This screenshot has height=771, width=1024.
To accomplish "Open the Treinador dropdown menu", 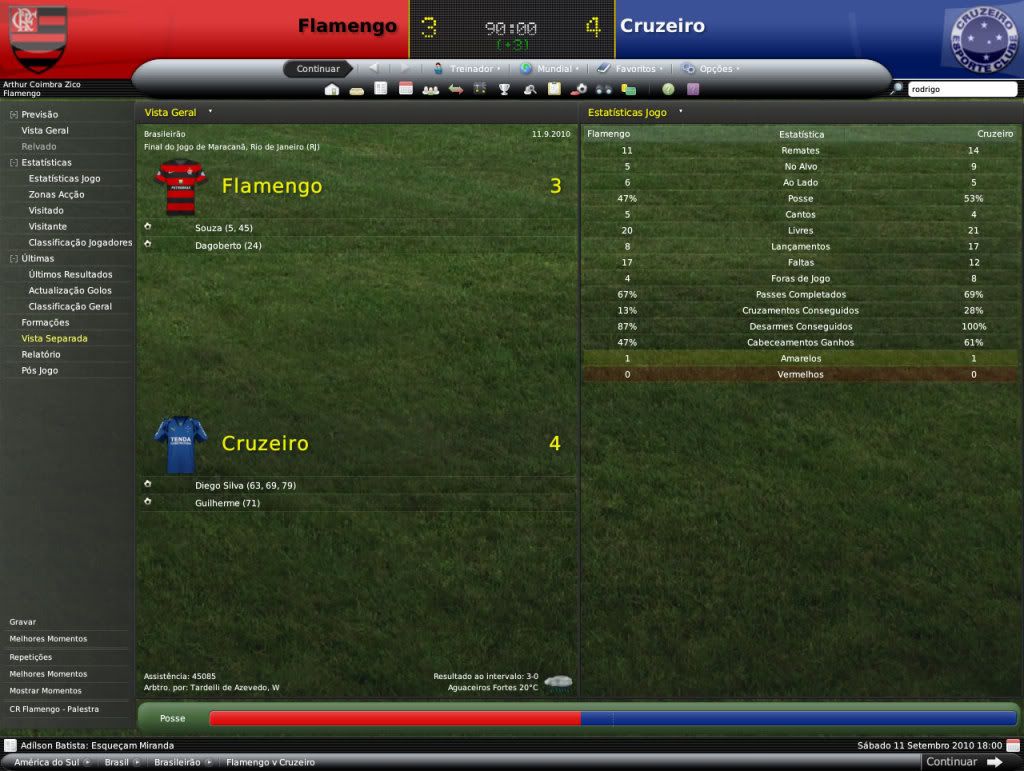I will 467,69.
